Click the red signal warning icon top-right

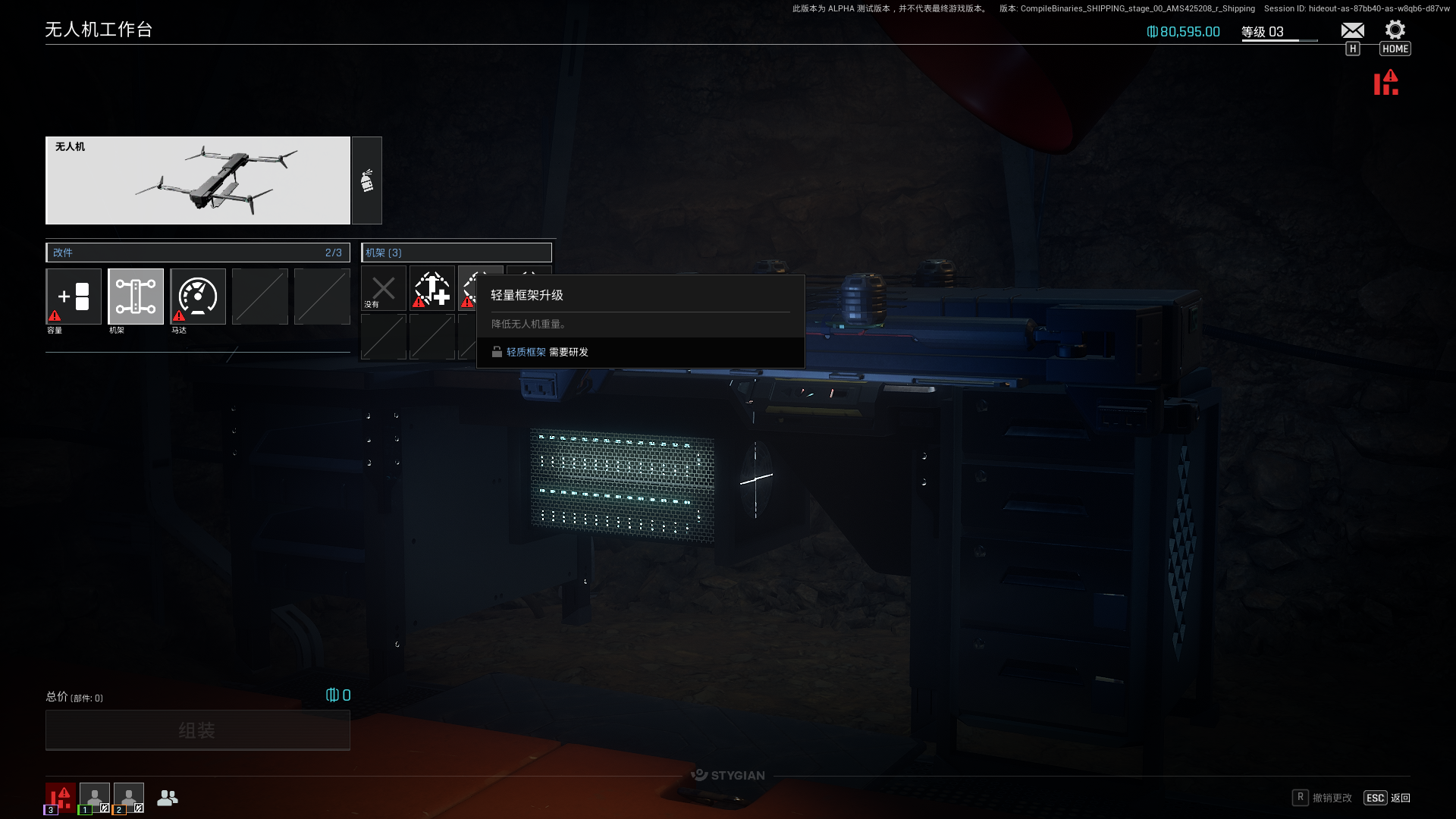click(x=1386, y=83)
